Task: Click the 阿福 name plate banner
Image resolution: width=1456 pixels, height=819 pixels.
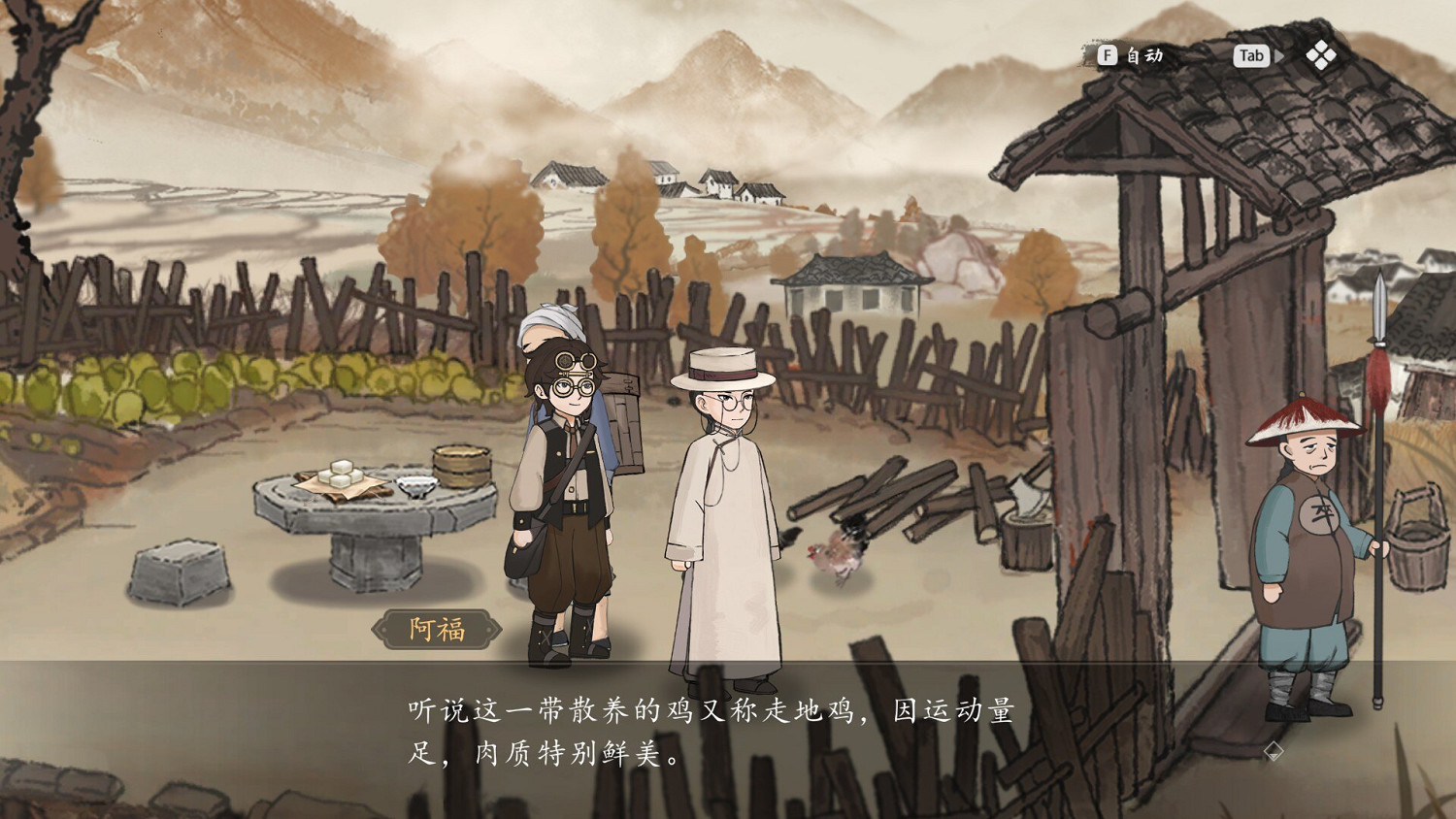Action: click(x=435, y=628)
